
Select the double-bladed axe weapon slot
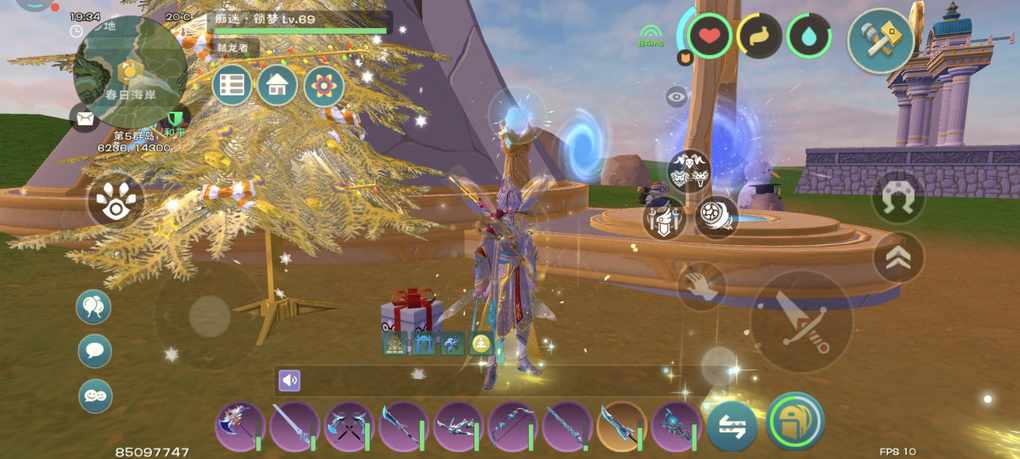(x=240, y=427)
